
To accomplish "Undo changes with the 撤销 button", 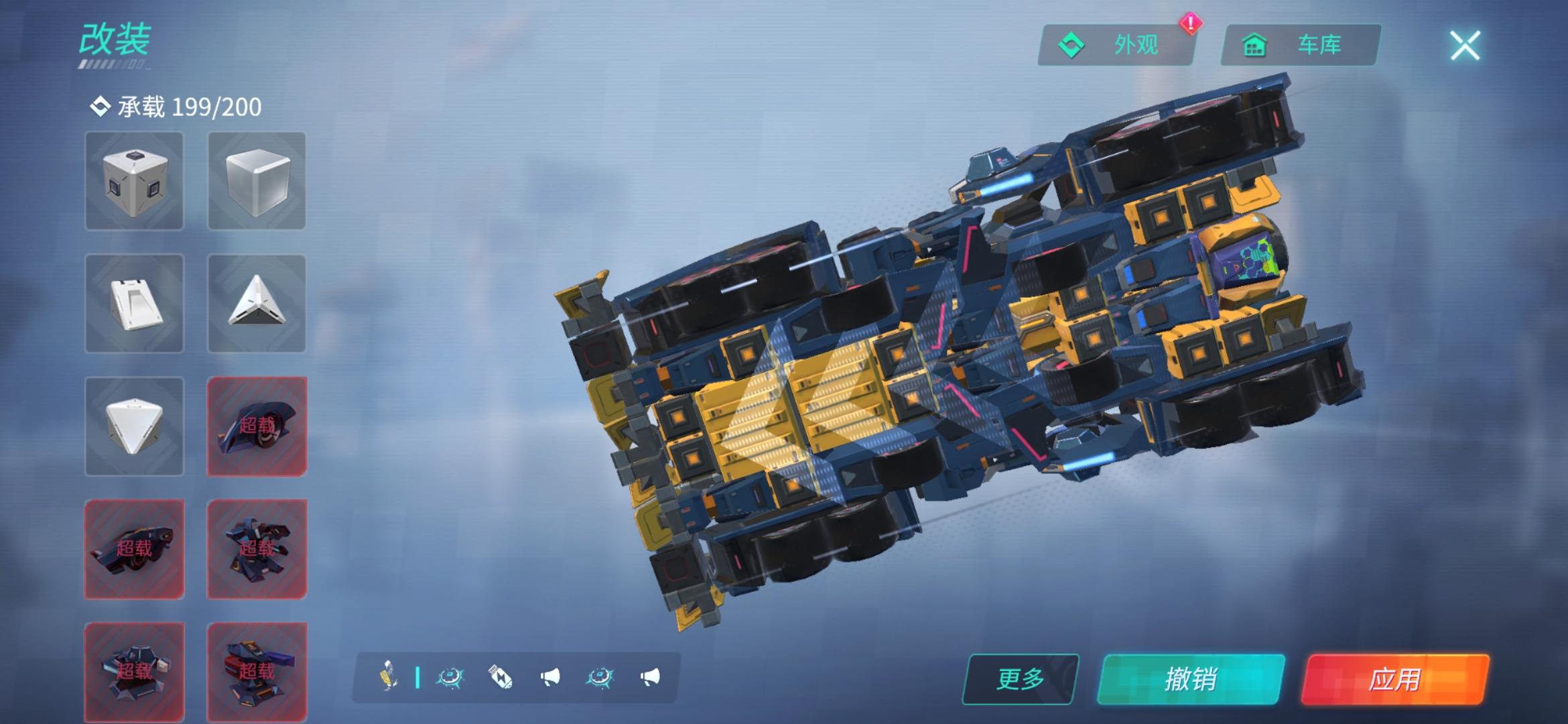I will 1191,679.
